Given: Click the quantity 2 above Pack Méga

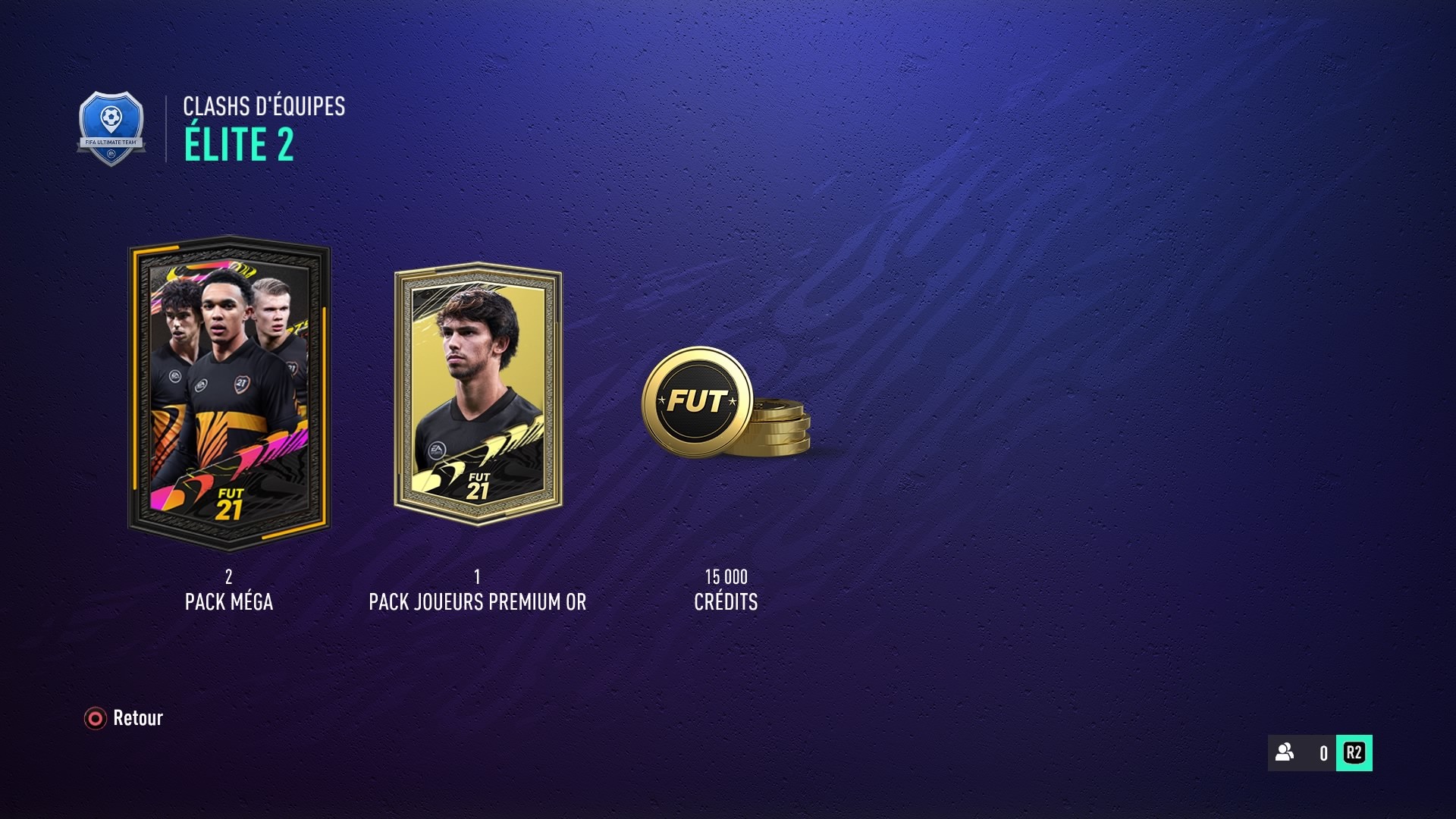Looking at the screenshot, I should click(x=229, y=577).
